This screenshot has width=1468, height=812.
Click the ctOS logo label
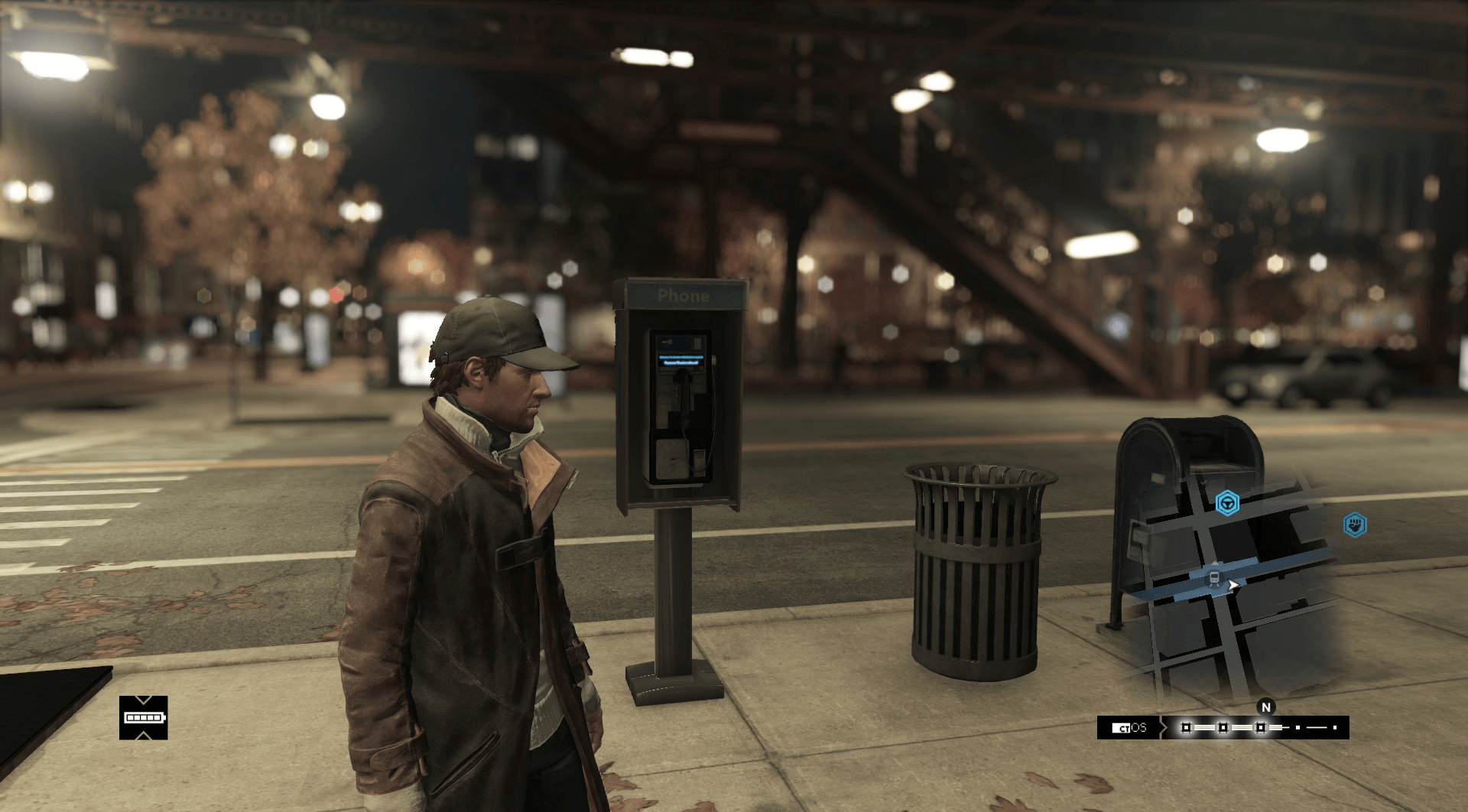pyautogui.click(x=1129, y=728)
